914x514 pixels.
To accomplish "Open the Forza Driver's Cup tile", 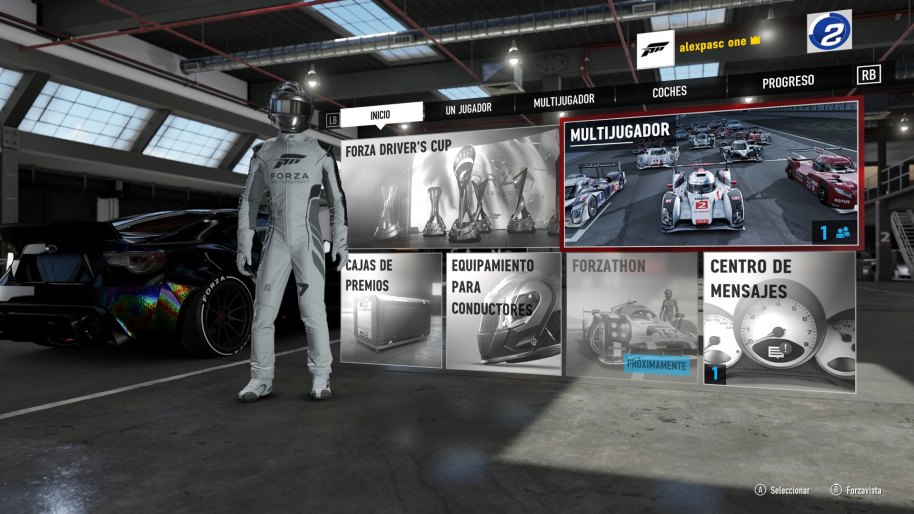I will point(450,191).
